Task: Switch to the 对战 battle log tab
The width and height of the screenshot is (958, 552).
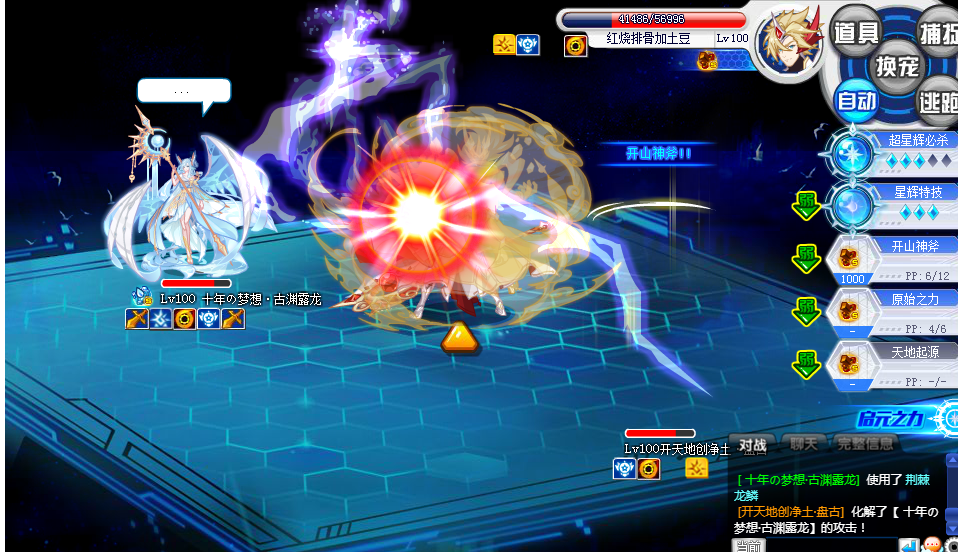Action: pyautogui.click(x=753, y=444)
